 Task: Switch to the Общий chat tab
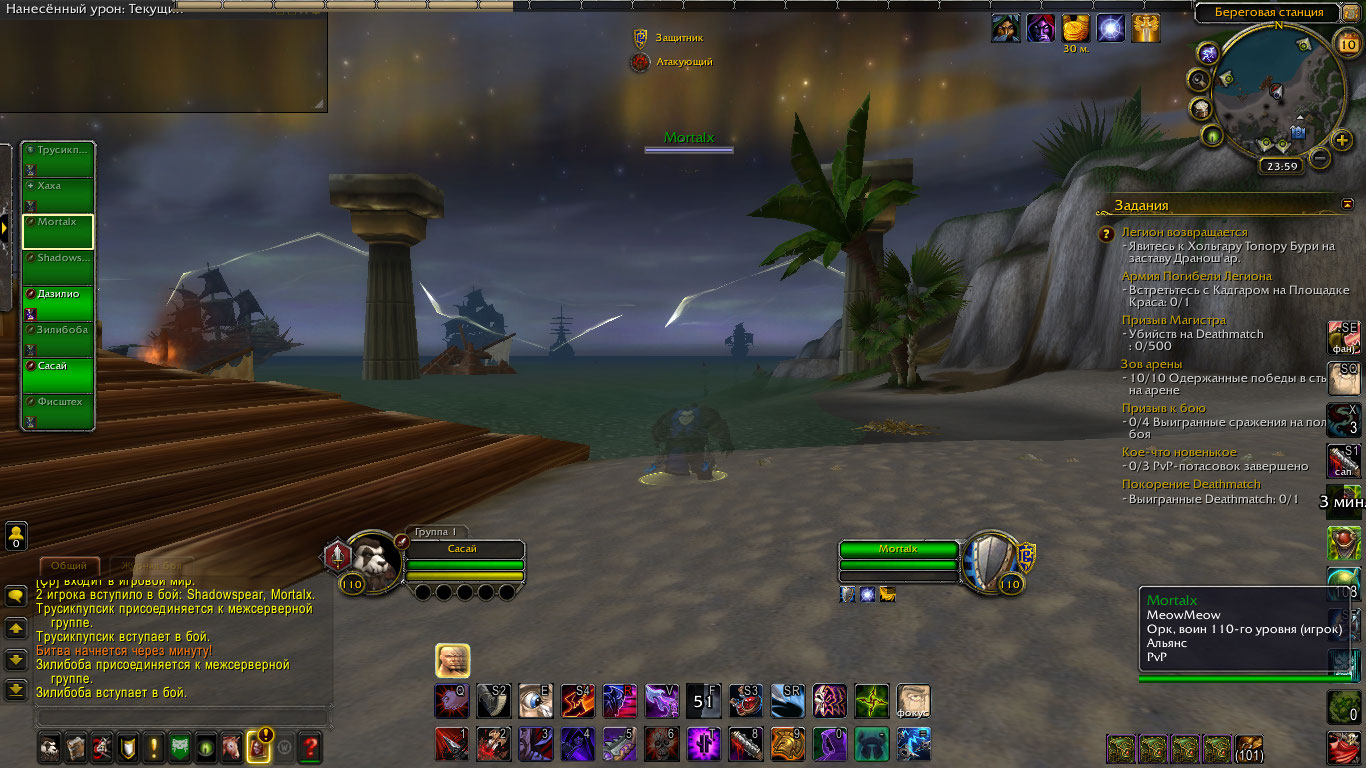(69, 566)
